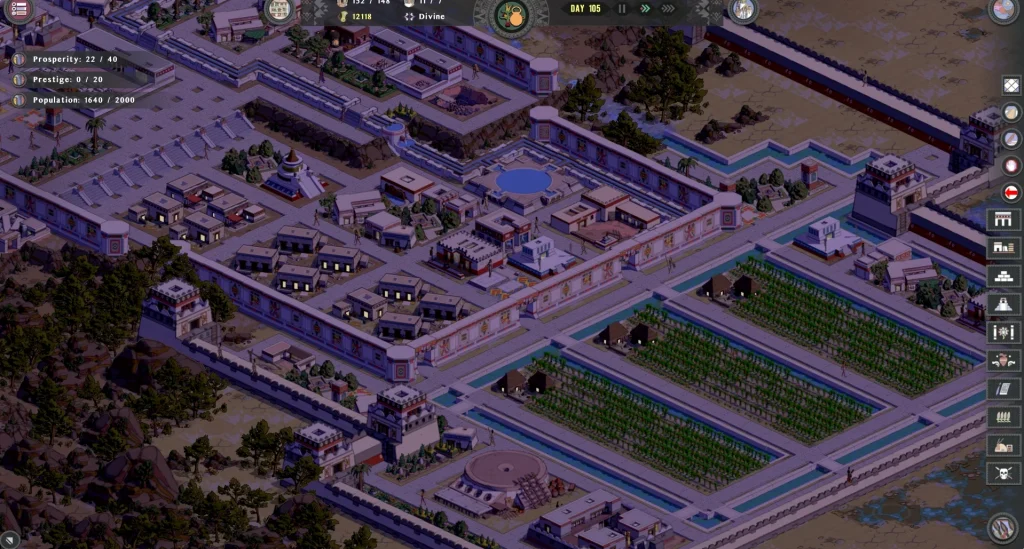Open the housing building category

click(x=1003, y=247)
